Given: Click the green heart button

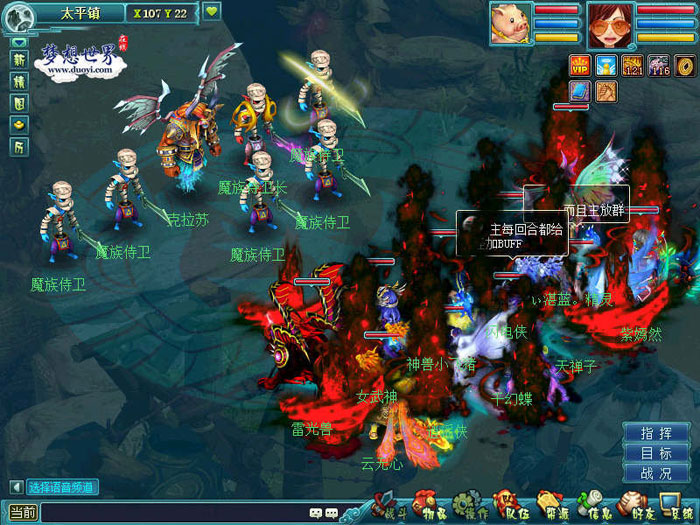Looking at the screenshot, I should 212,12.
